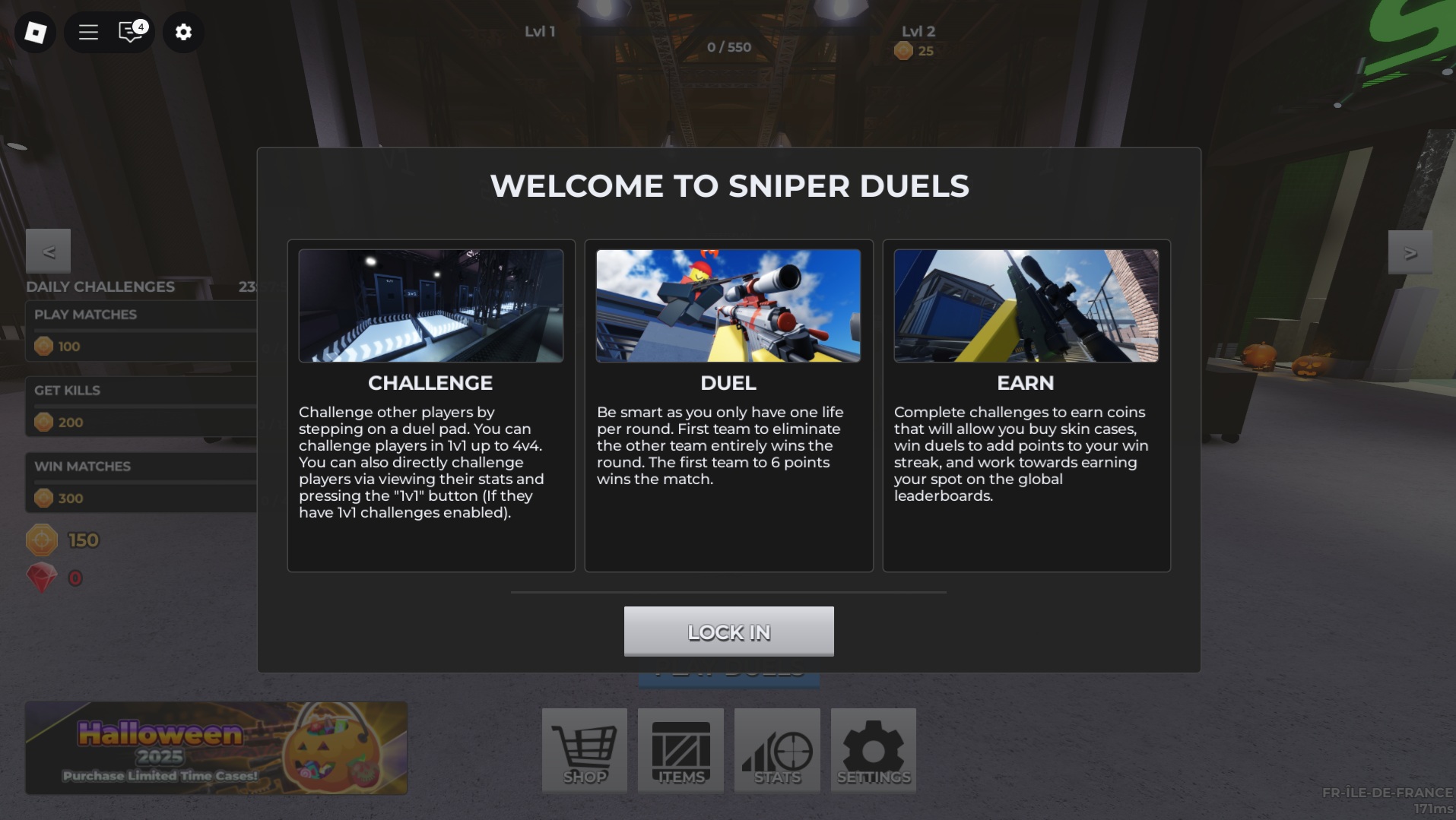Open the Shop cart button
Image resolution: width=1456 pixels, height=820 pixels.
[584, 751]
